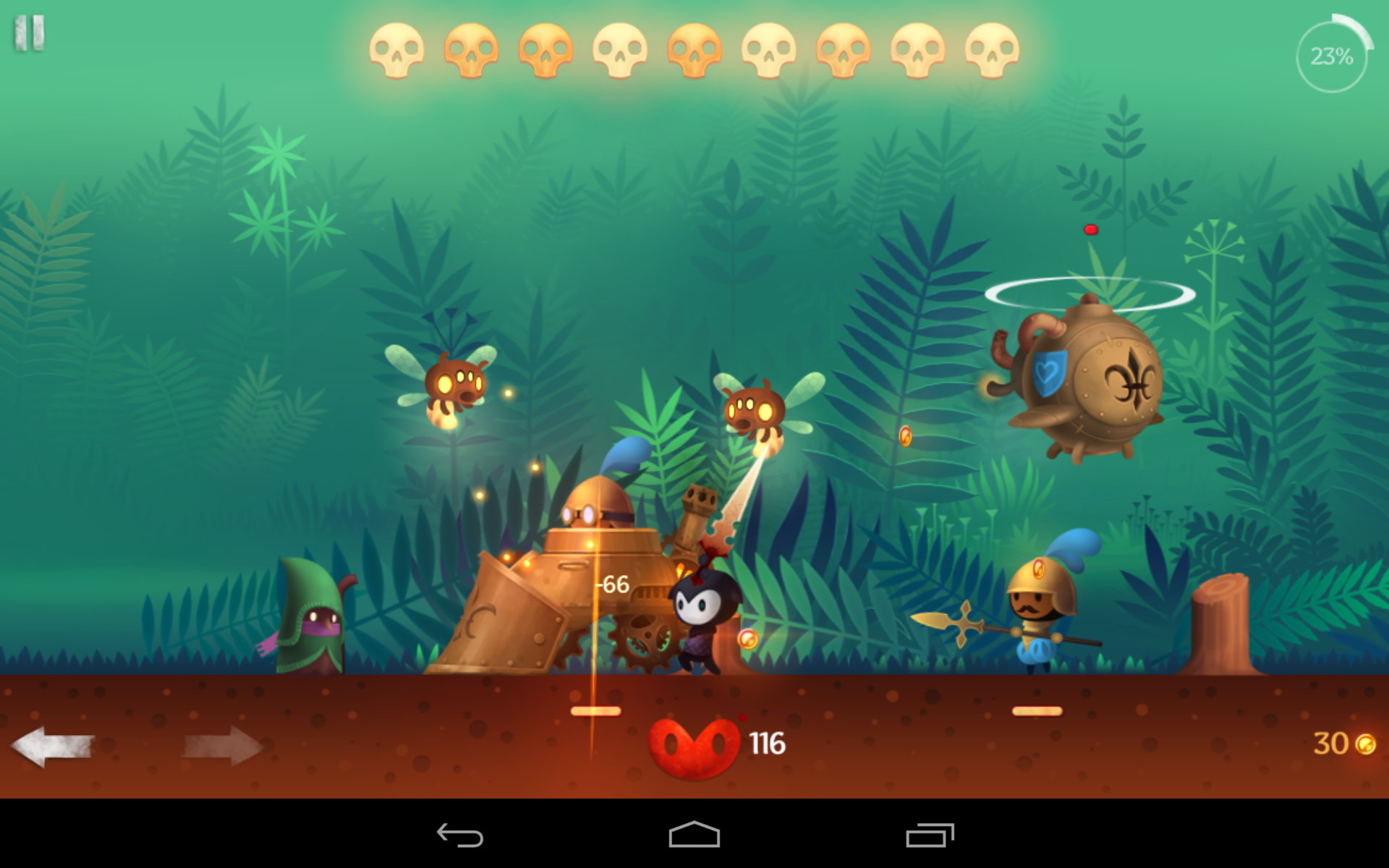Tap the middle skull of the skull row

[x=692, y=51]
